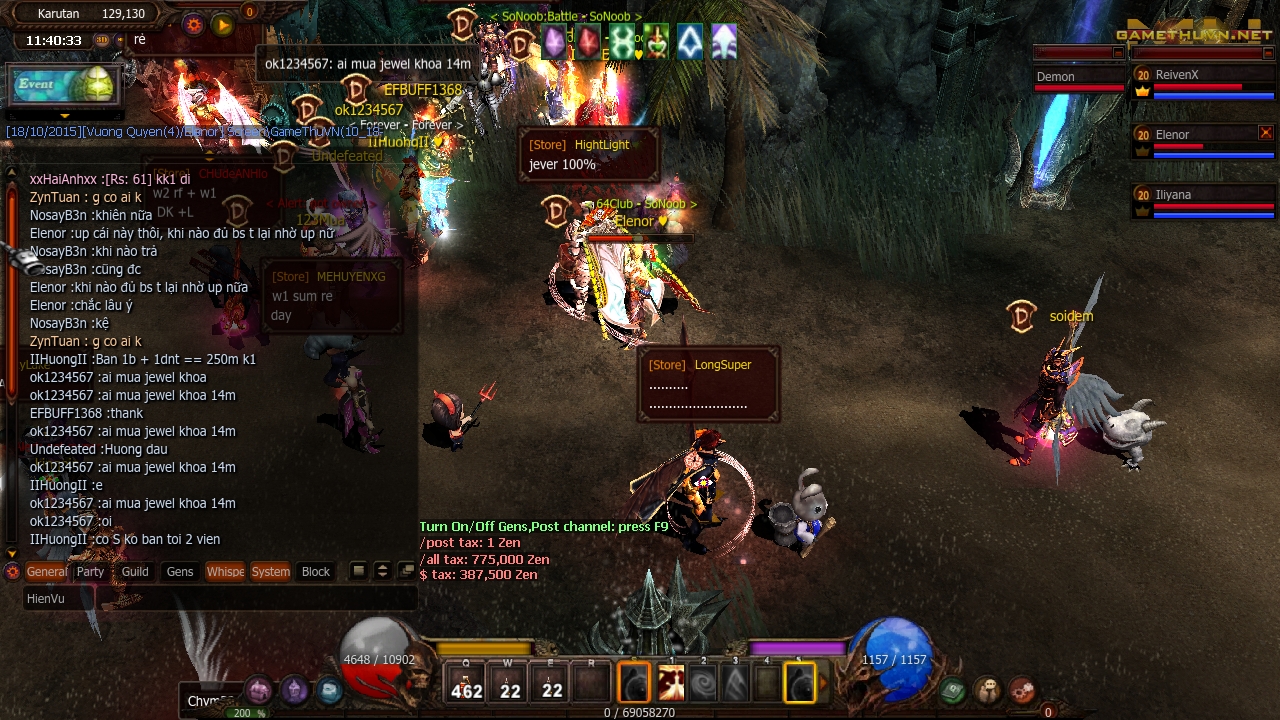Open the blue mail inbox icon
Screen dimensions: 1280x720
(332, 691)
